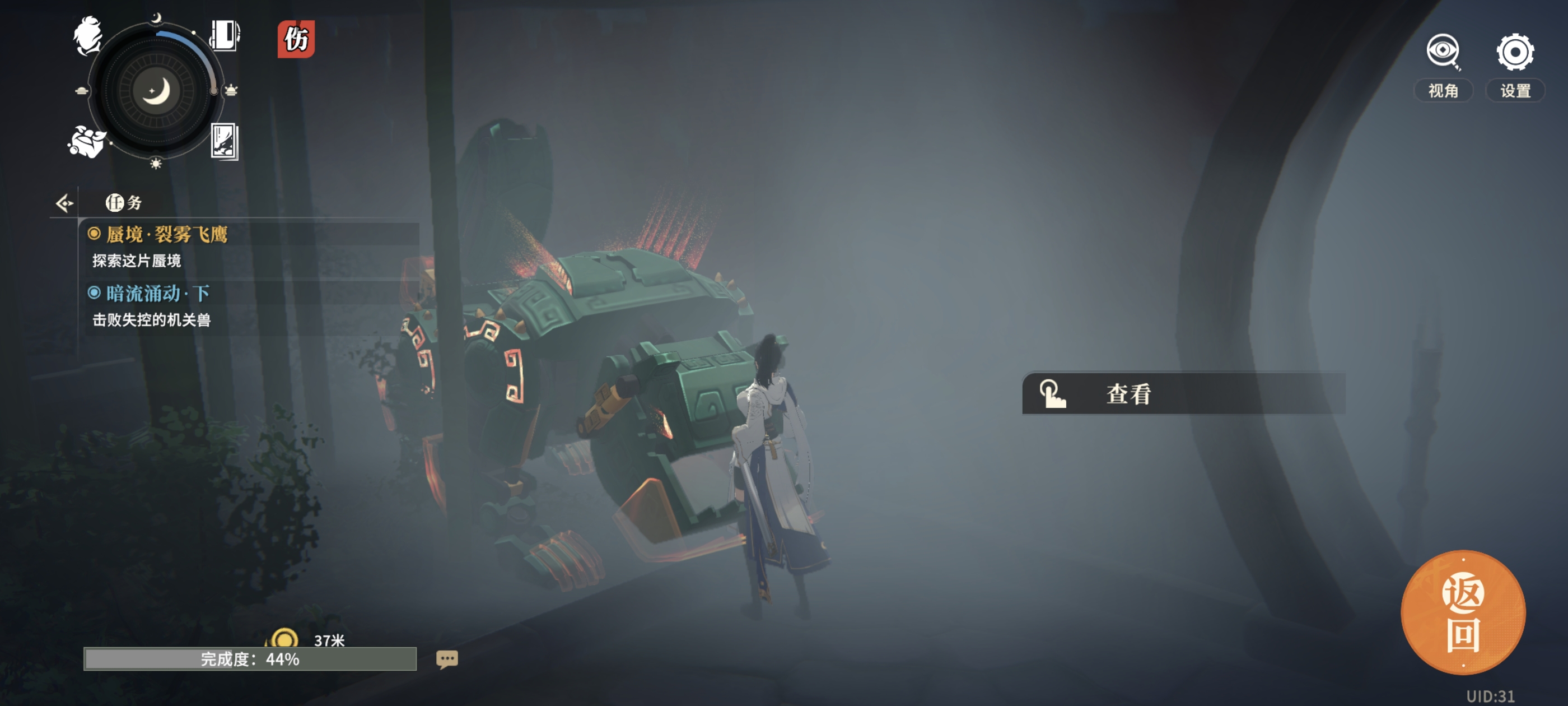
Task: Click the 任务 quest header
Action: point(124,203)
